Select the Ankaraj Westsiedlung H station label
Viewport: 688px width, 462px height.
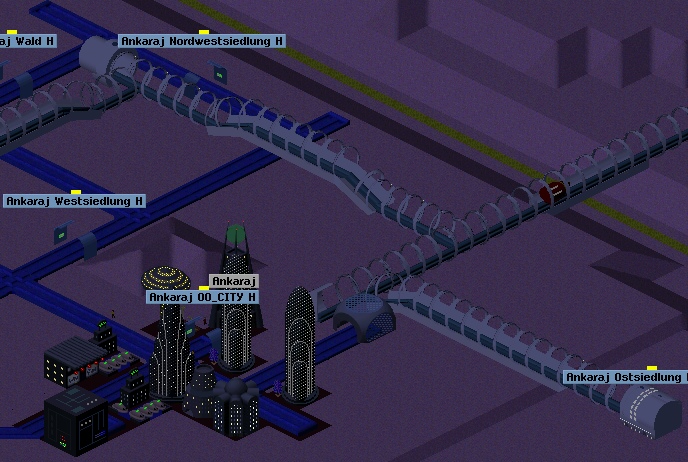coord(75,201)
